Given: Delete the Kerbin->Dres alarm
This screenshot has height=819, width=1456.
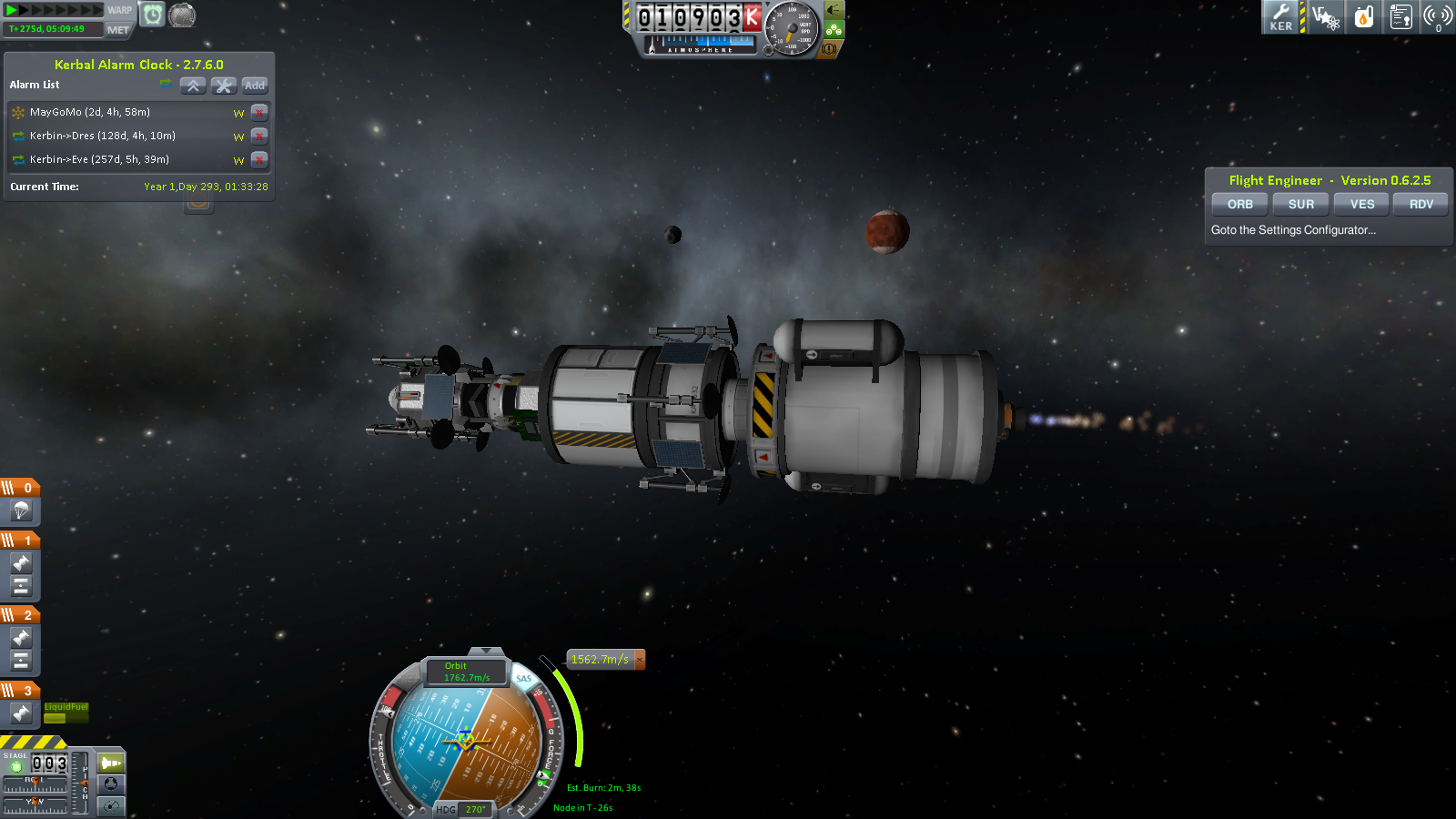Looking at the screenshot, I should 259,136.
